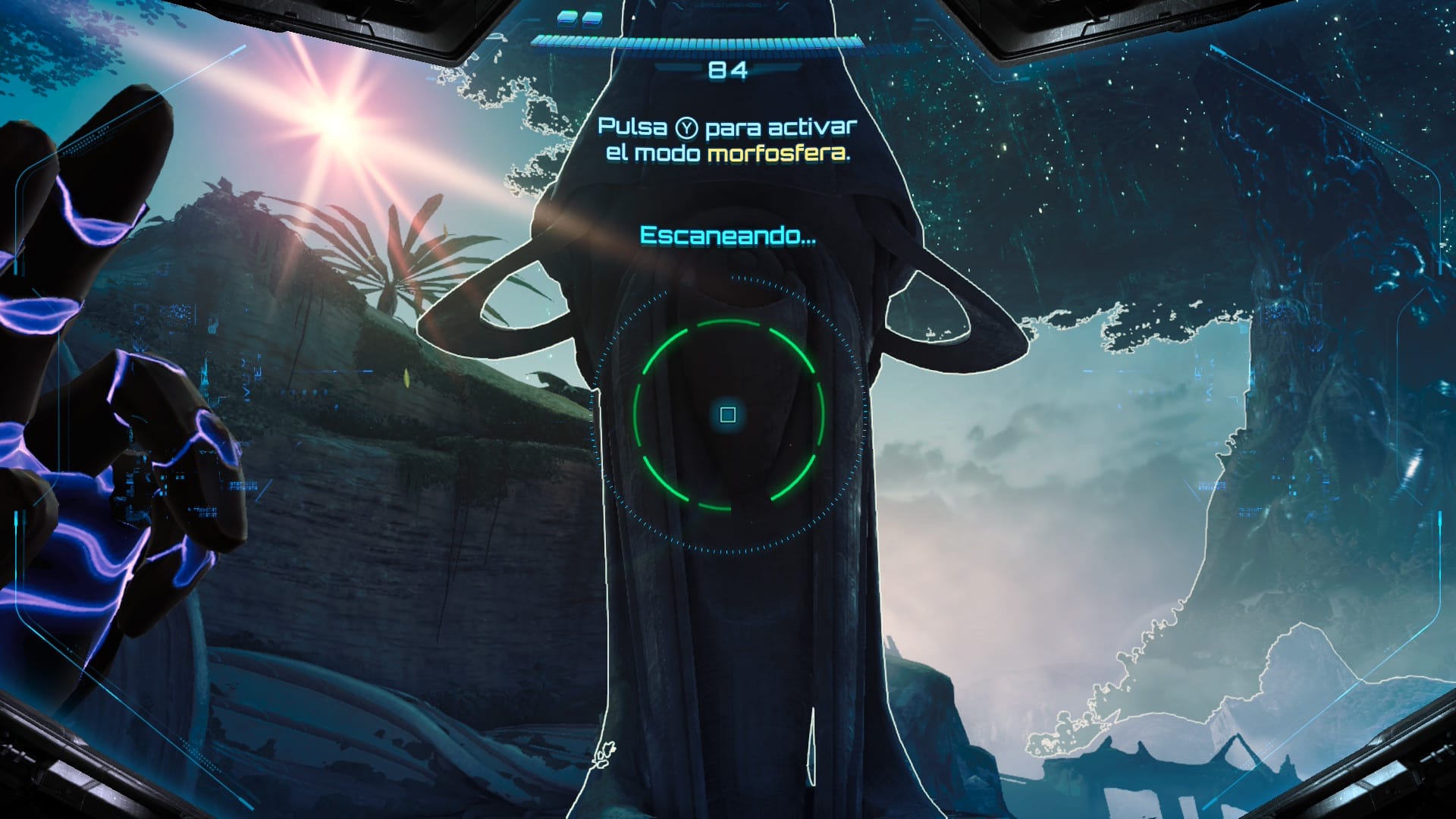The height and width of the screenshot is (819, 1456).
Task: Toggle the scan by clicking Escaneando text
Action: pos(726,236)
